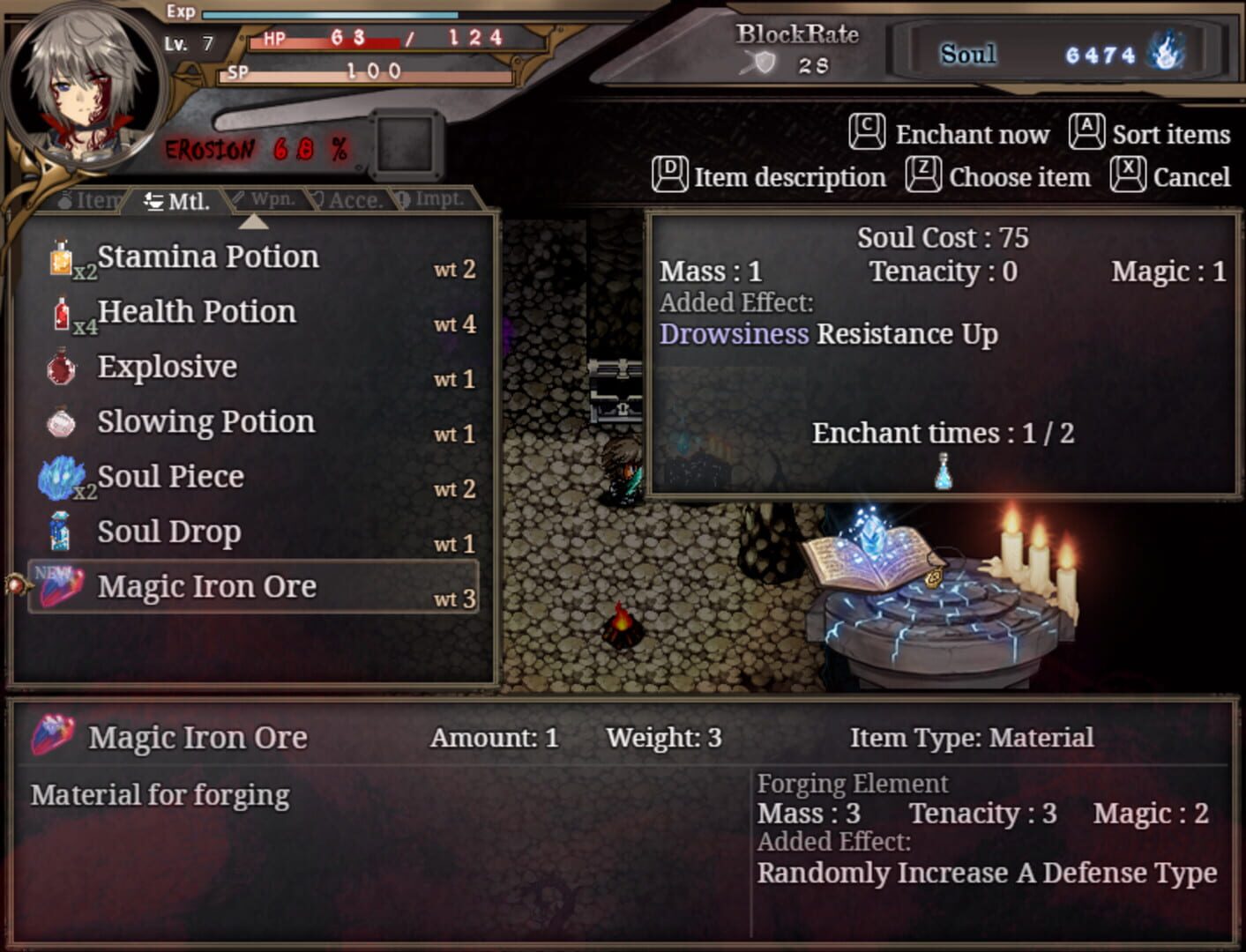Select the Stamina Potion flask icon
This screenshot has height=952, width=1246.
click(63, 258)
